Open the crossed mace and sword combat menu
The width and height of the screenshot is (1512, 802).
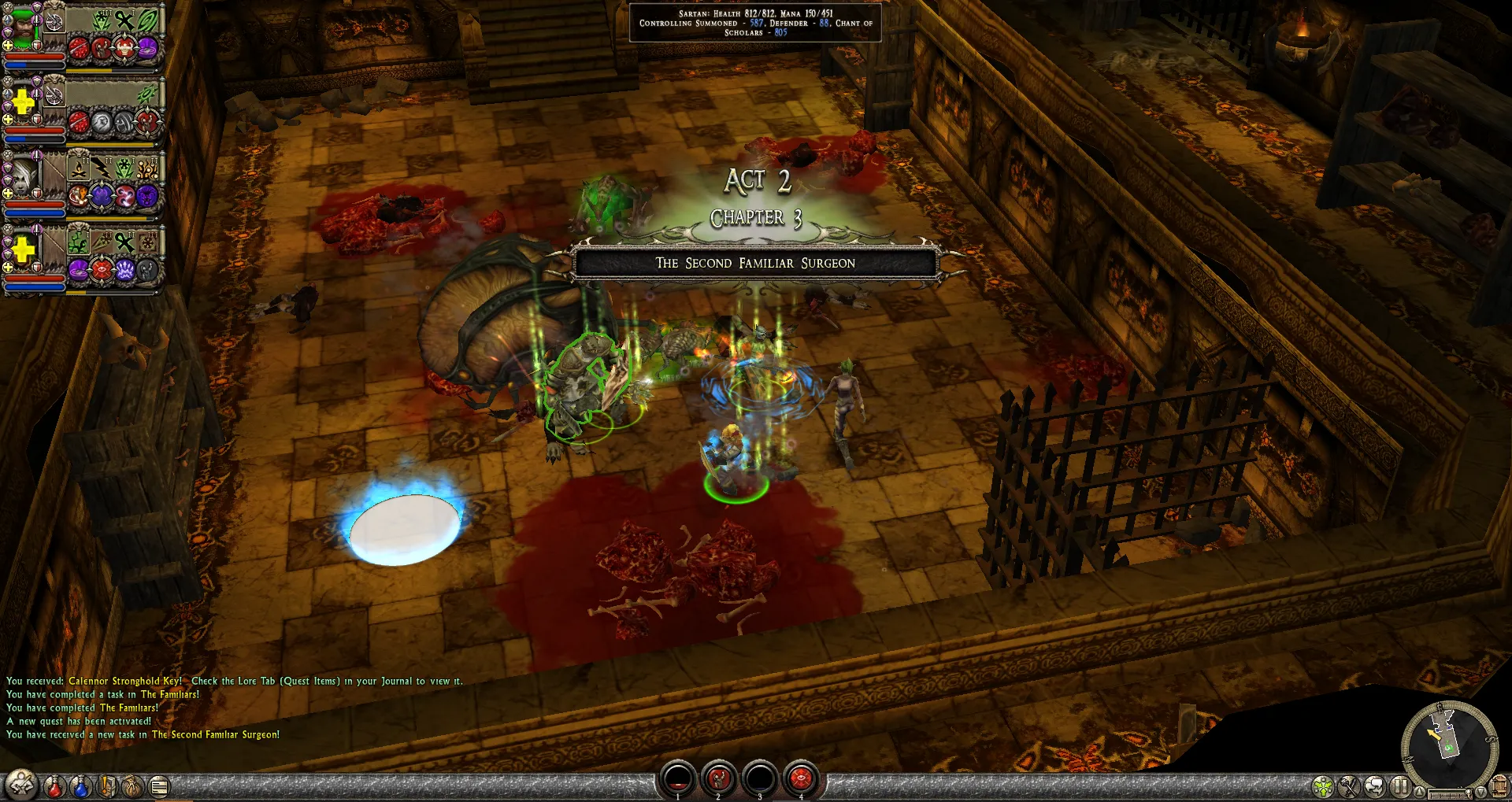point(1349,786)
